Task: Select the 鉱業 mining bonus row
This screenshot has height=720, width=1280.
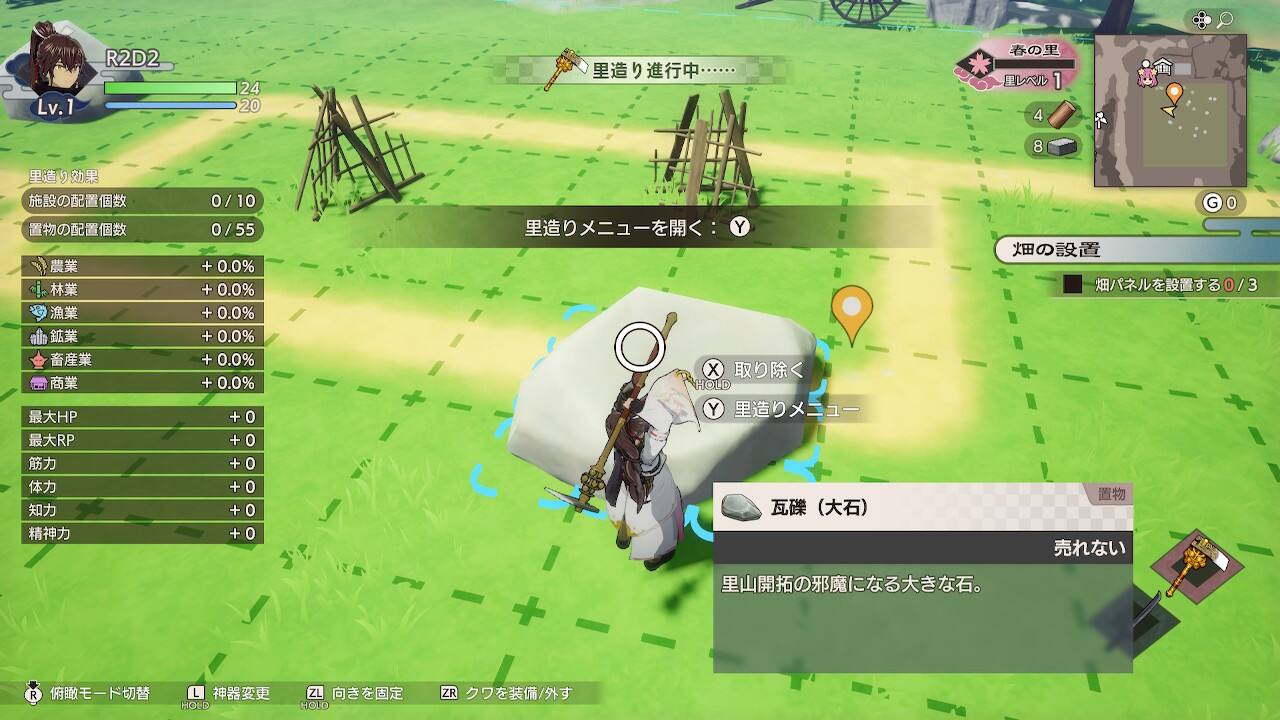Action: (142, 336)
